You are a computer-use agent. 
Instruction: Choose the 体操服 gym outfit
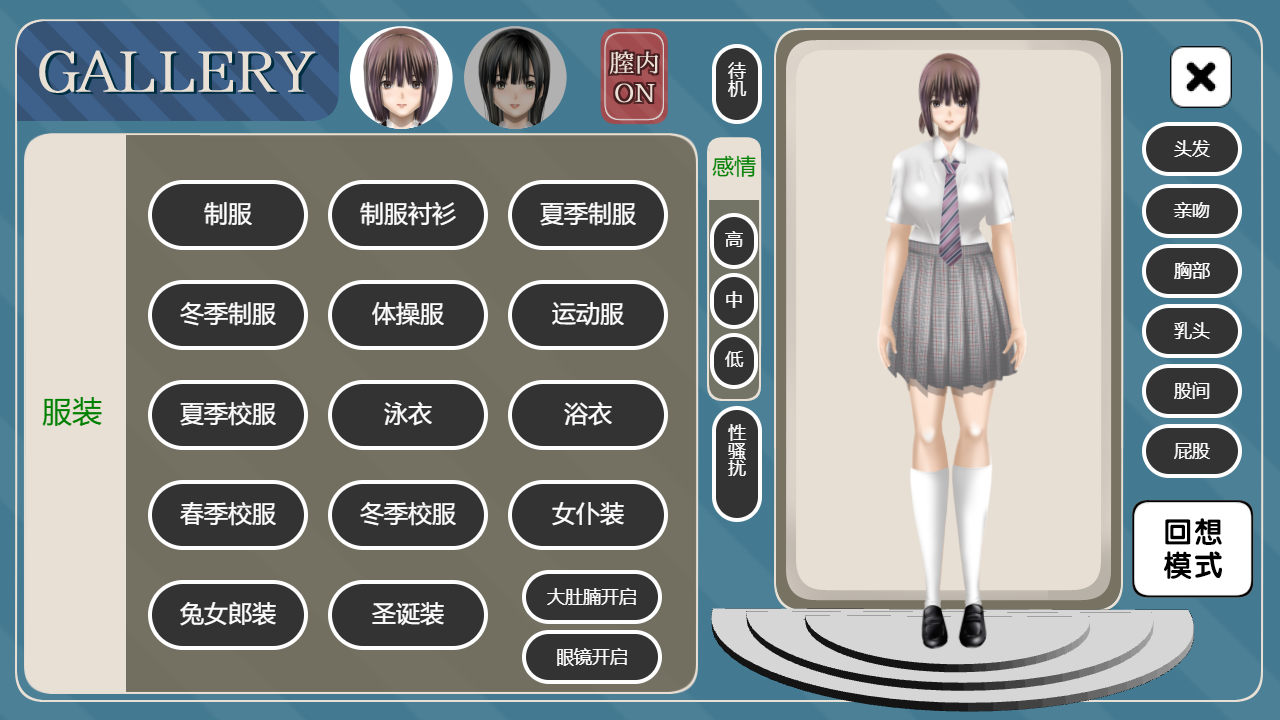click(408, 315)
